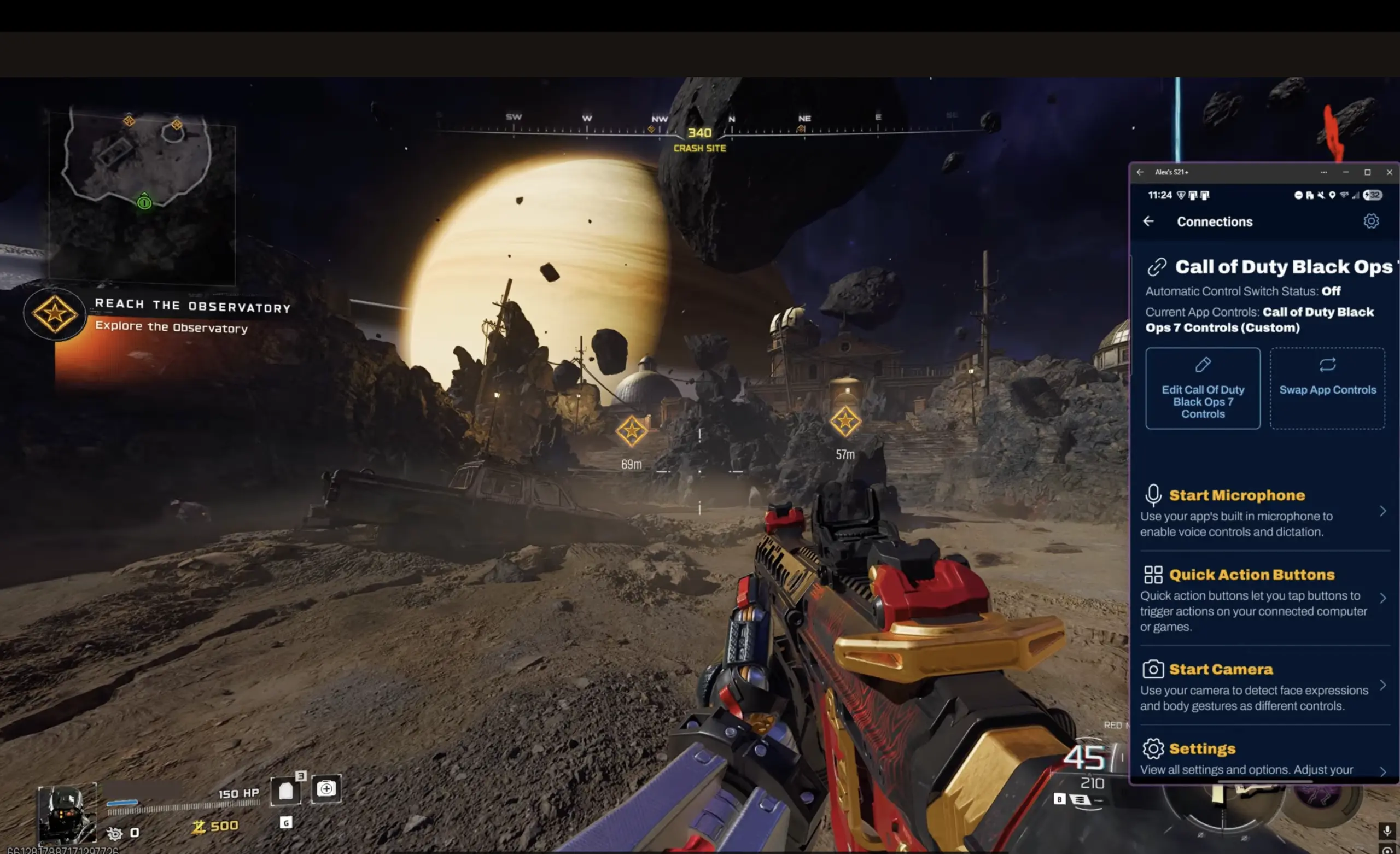The height and width of the screenshot is (854, 1400).
Task: Edit Call Of Duty Black Ops 7 Controls
Action: pos(1202,389)
